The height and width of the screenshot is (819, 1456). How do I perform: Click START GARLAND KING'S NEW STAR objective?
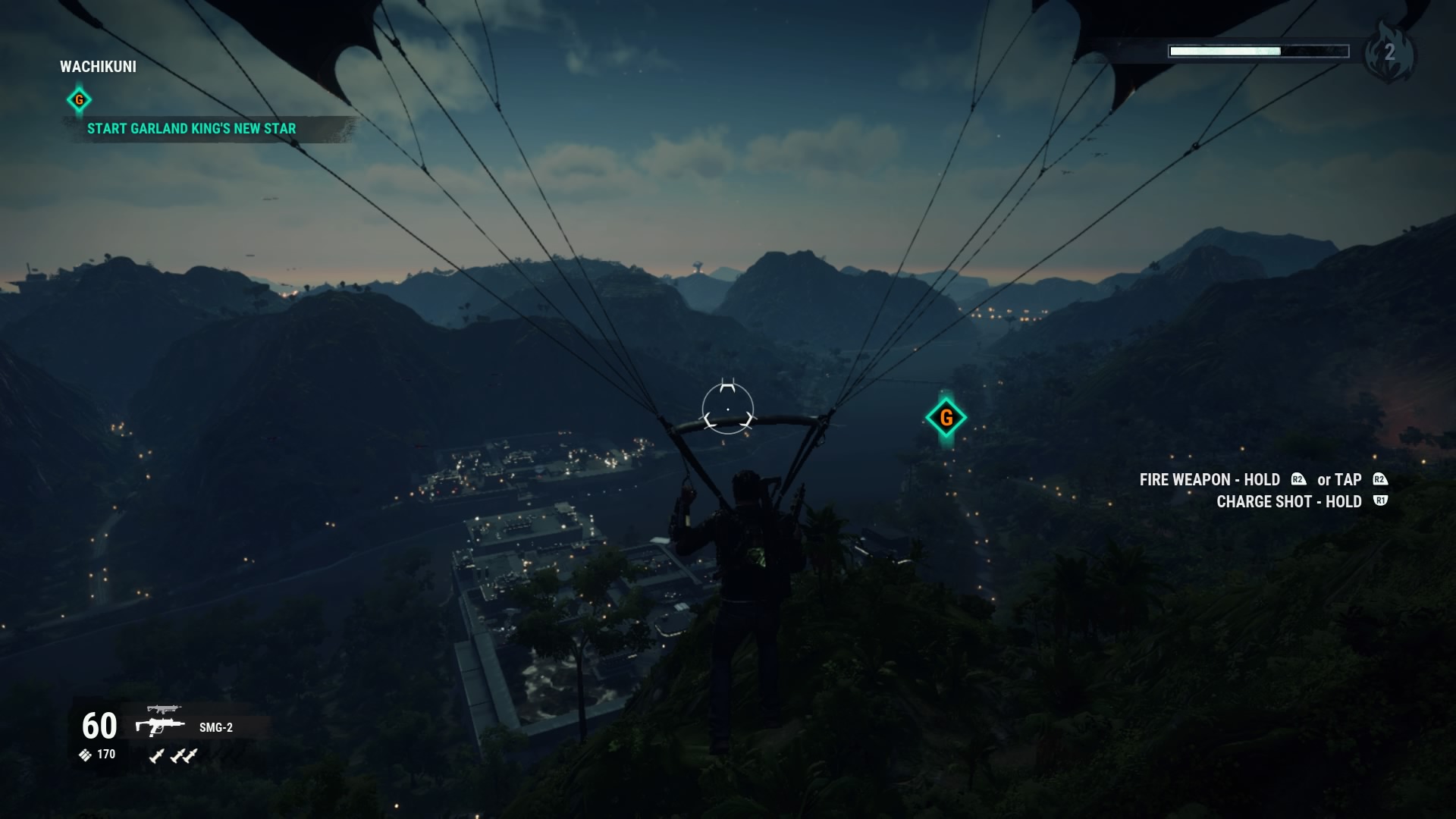(190, 129)
